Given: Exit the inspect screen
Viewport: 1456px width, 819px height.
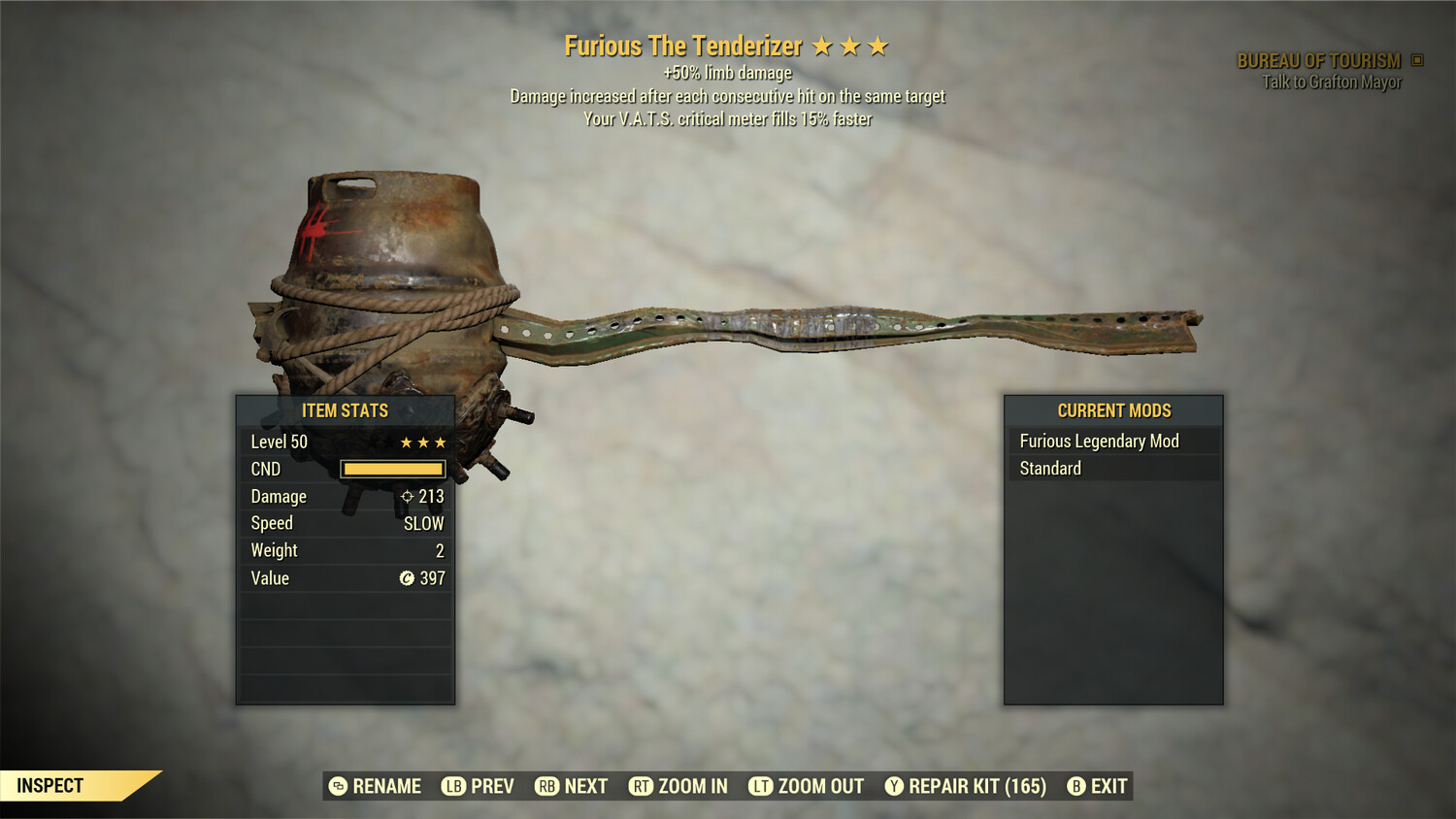Looking at the screenshot, I should click(x=1098, y=786).
